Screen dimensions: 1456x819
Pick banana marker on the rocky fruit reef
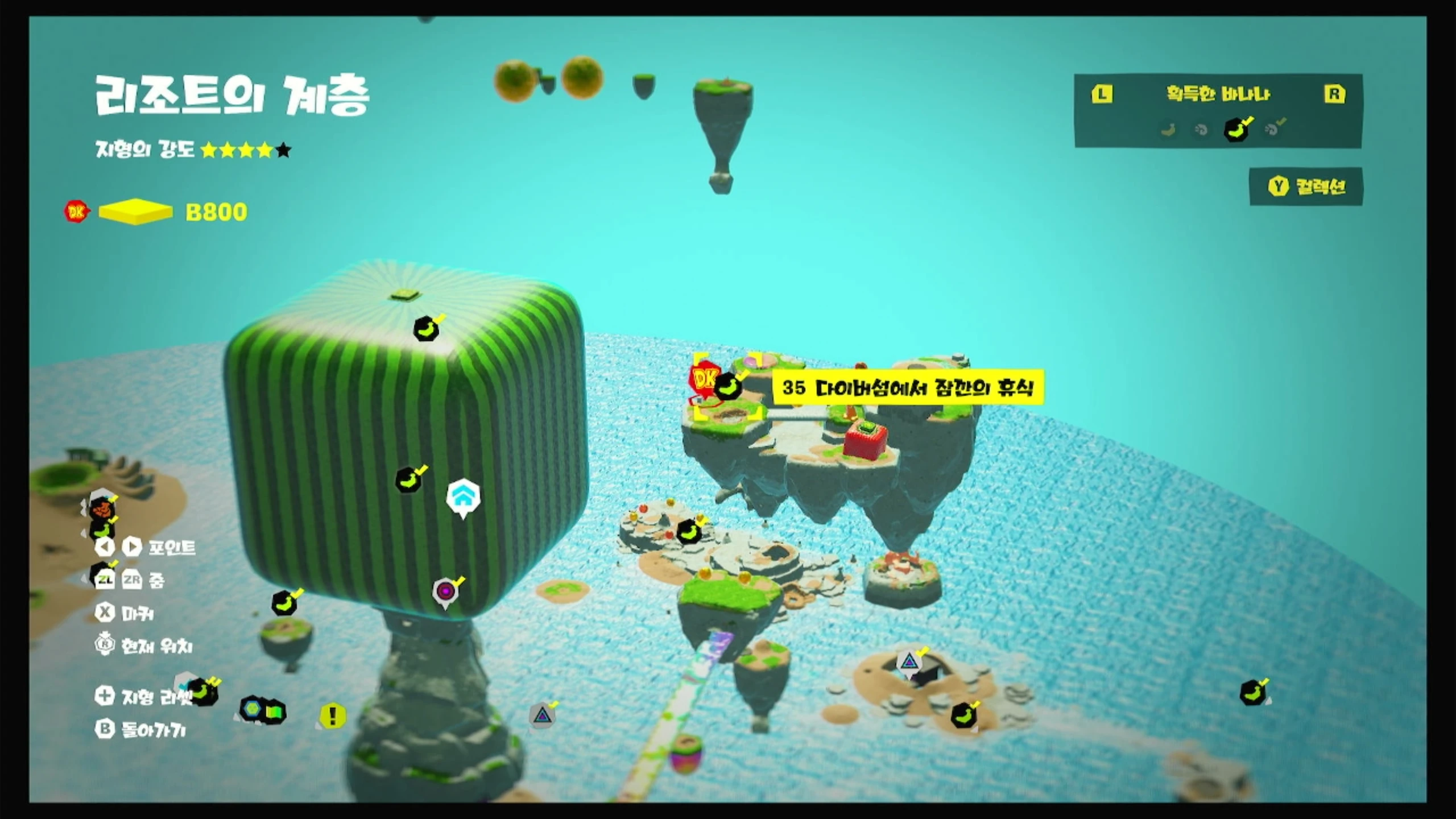point(688,532)
